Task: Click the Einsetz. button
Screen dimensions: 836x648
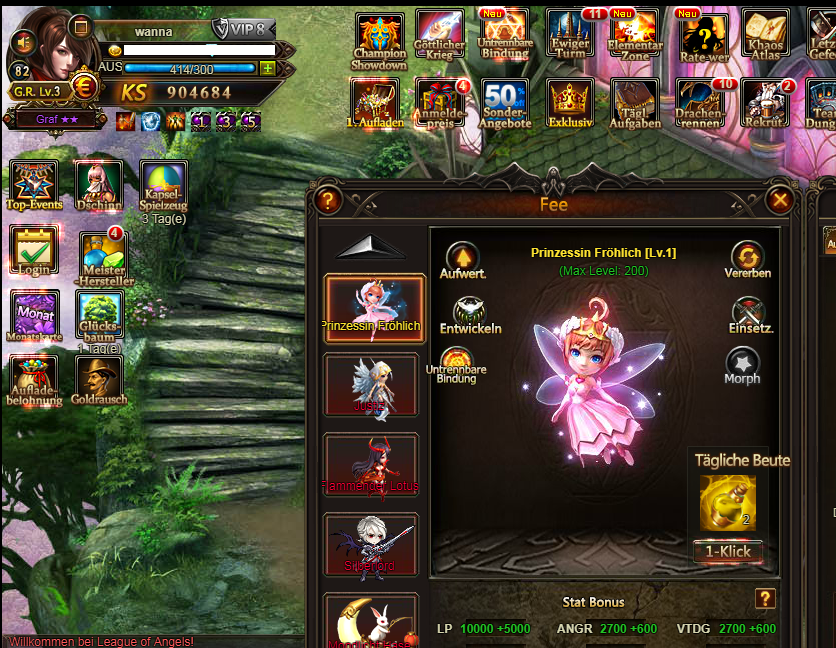Action: (x=747, y=314)
